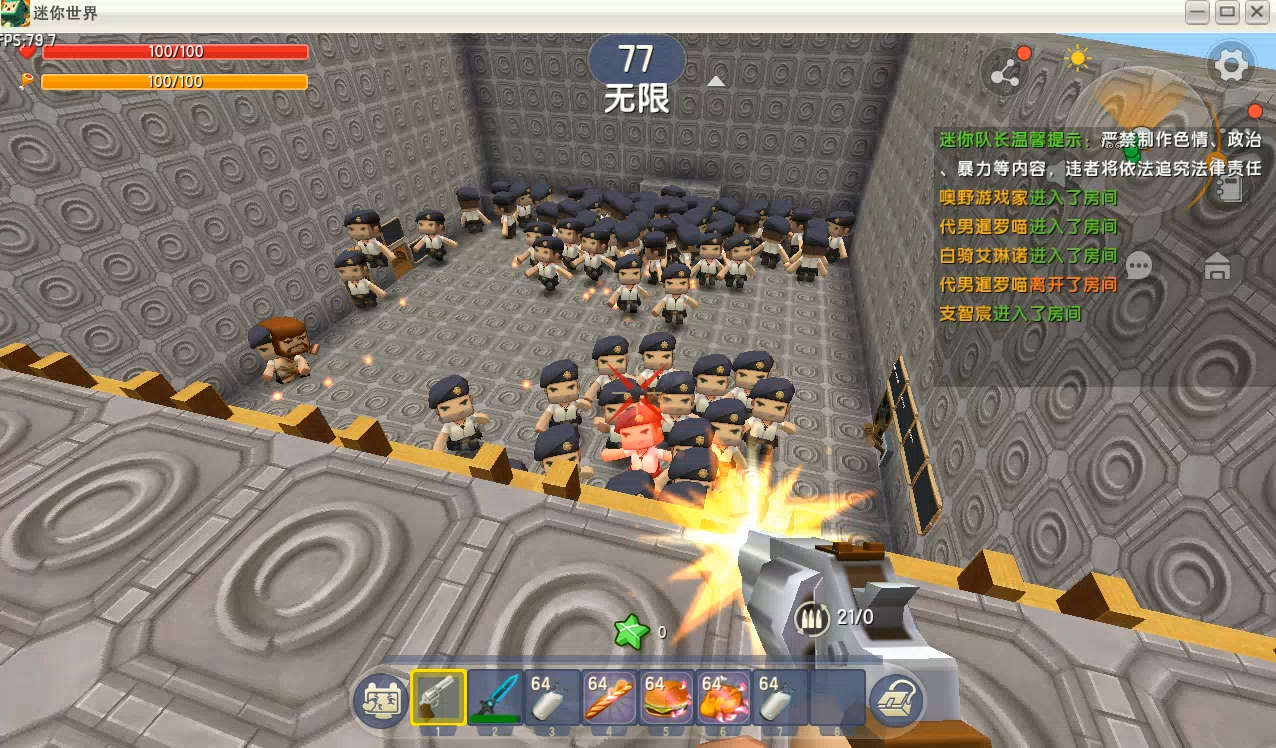Select the hamburger stack in the hotbar
This screenshot has width=1276, height=748.
click(666, 696)
